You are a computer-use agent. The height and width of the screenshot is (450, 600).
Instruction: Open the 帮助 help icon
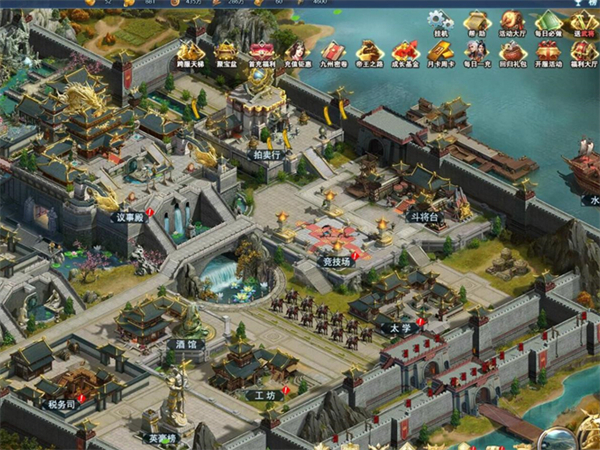pos(476,22)
